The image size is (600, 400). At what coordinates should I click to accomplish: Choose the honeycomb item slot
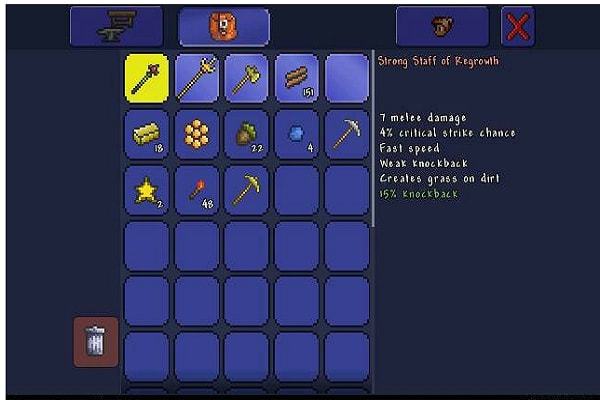coord(197,134)
